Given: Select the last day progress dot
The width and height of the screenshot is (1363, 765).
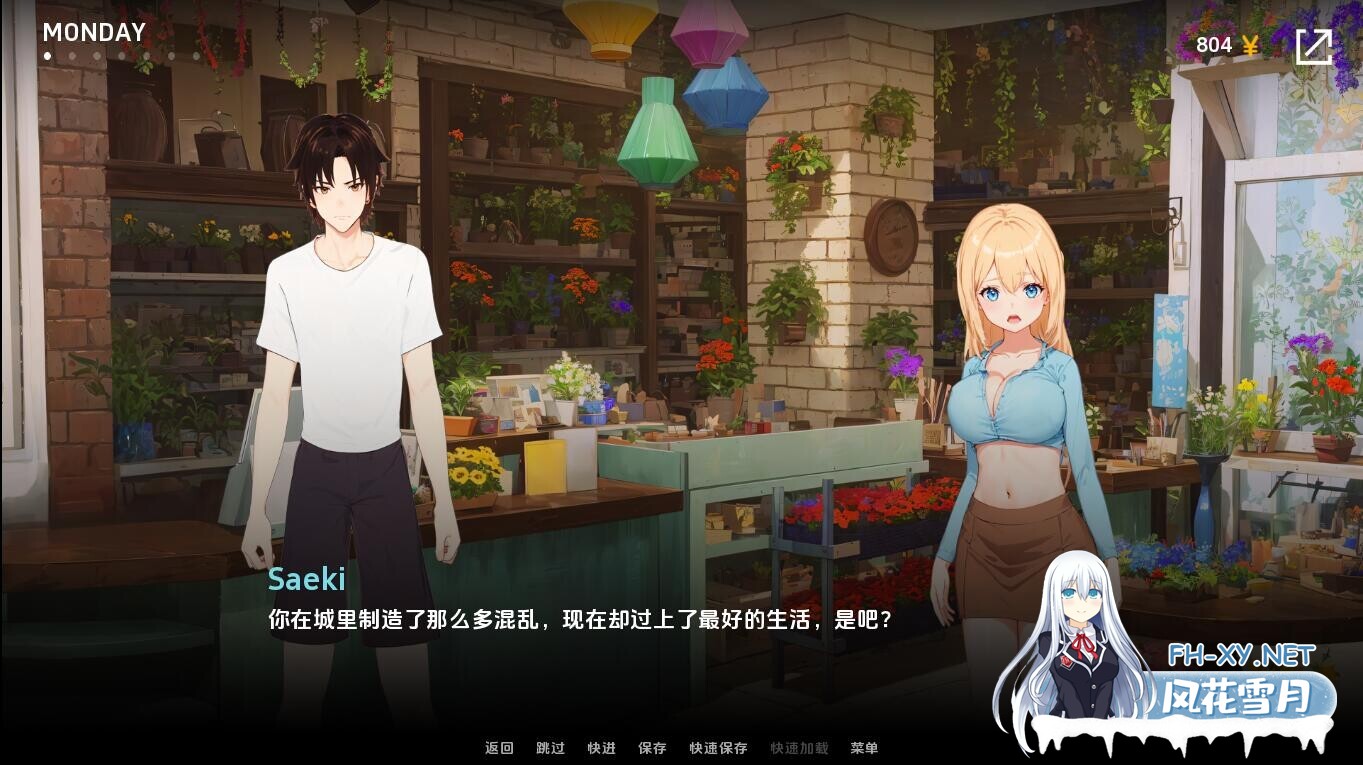Looking at the screenshot, I should click(196, 55).
